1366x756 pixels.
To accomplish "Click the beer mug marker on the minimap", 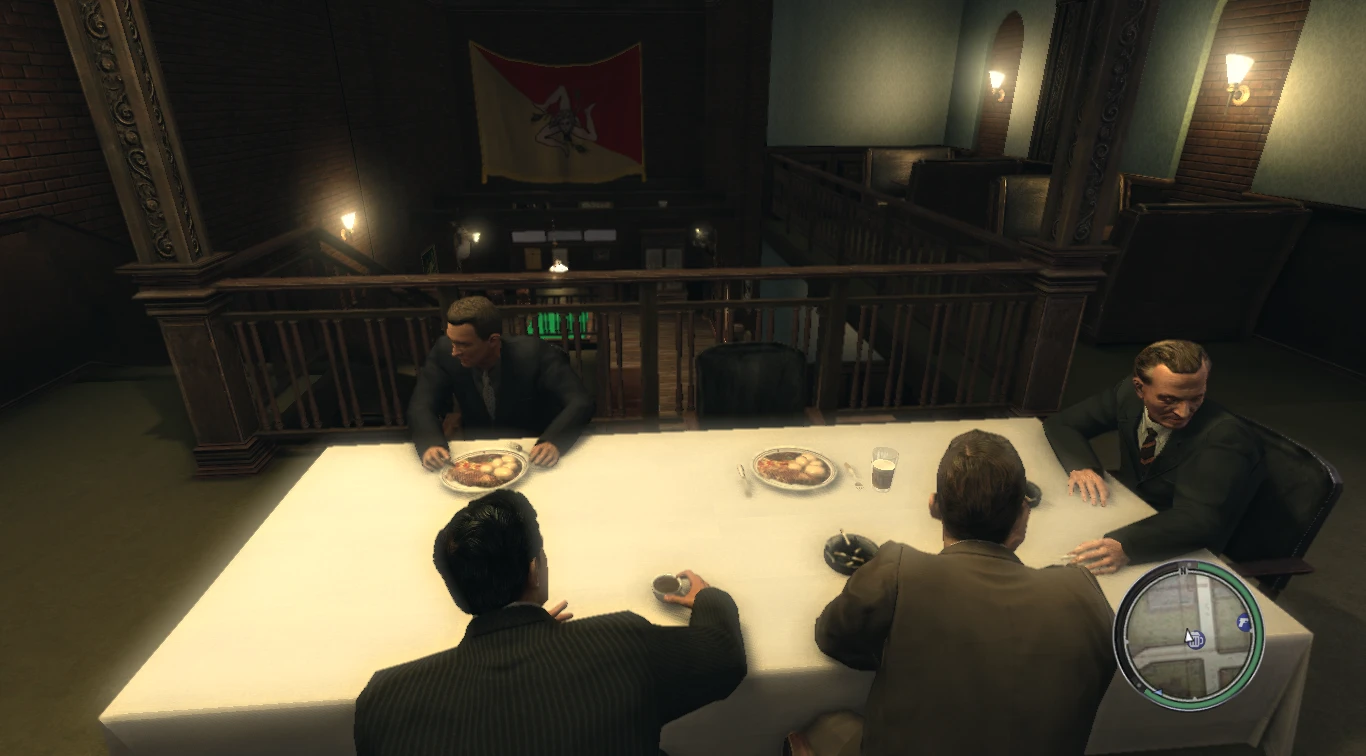I will [1196, 640].
